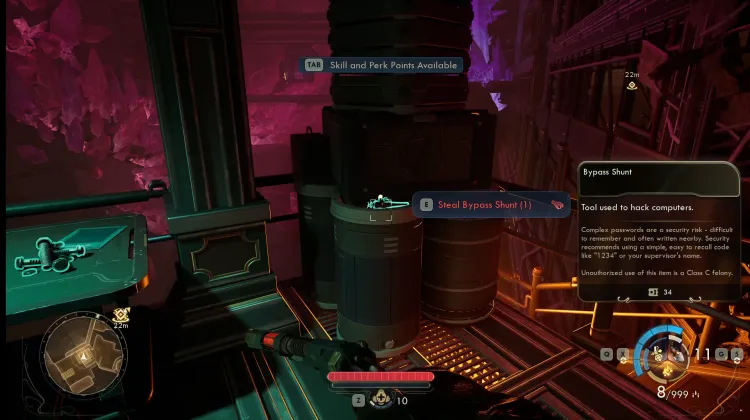This screenshot has height=420, width=750.
Task: Click the Skill and Perk Points Available notification
Action: click(384, 65)
